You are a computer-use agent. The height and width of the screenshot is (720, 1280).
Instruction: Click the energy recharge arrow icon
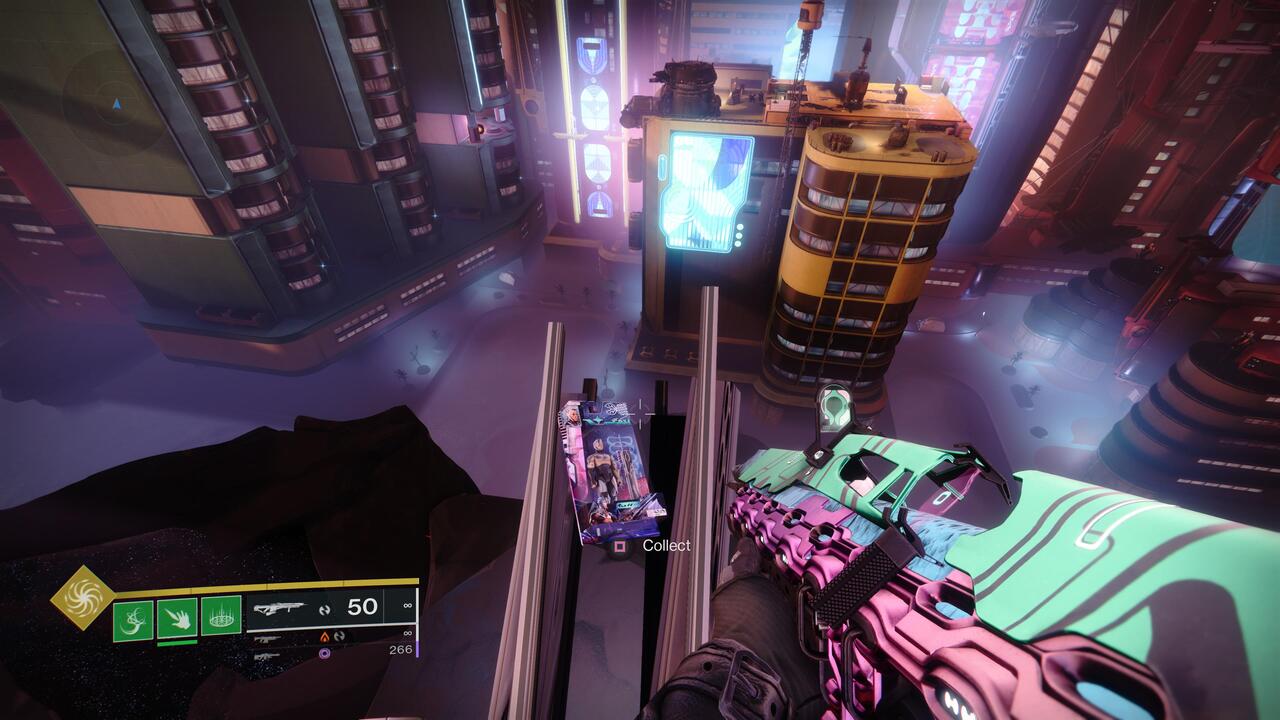point(327,607)
